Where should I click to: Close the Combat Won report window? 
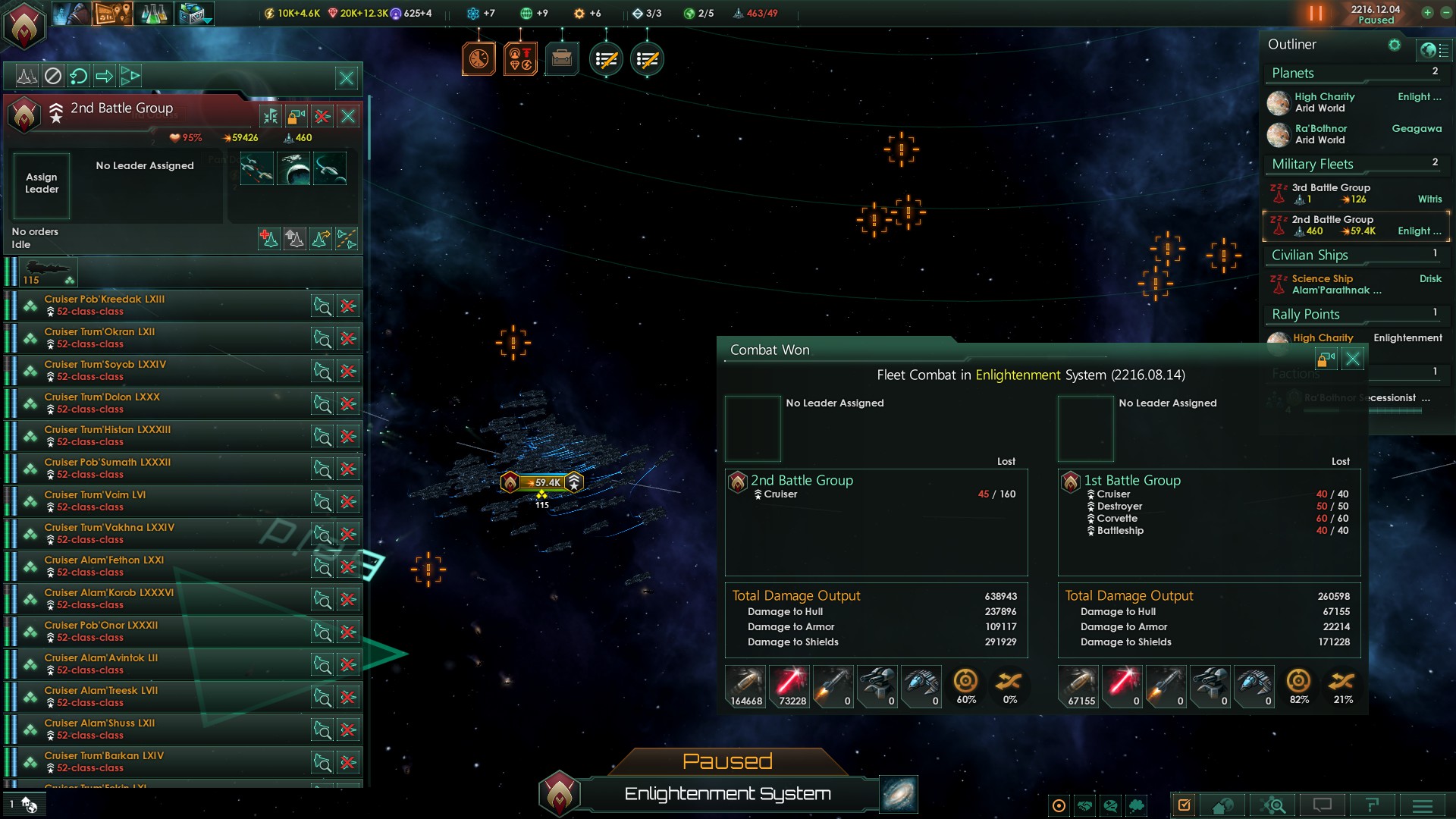[x=1352, y=359]
